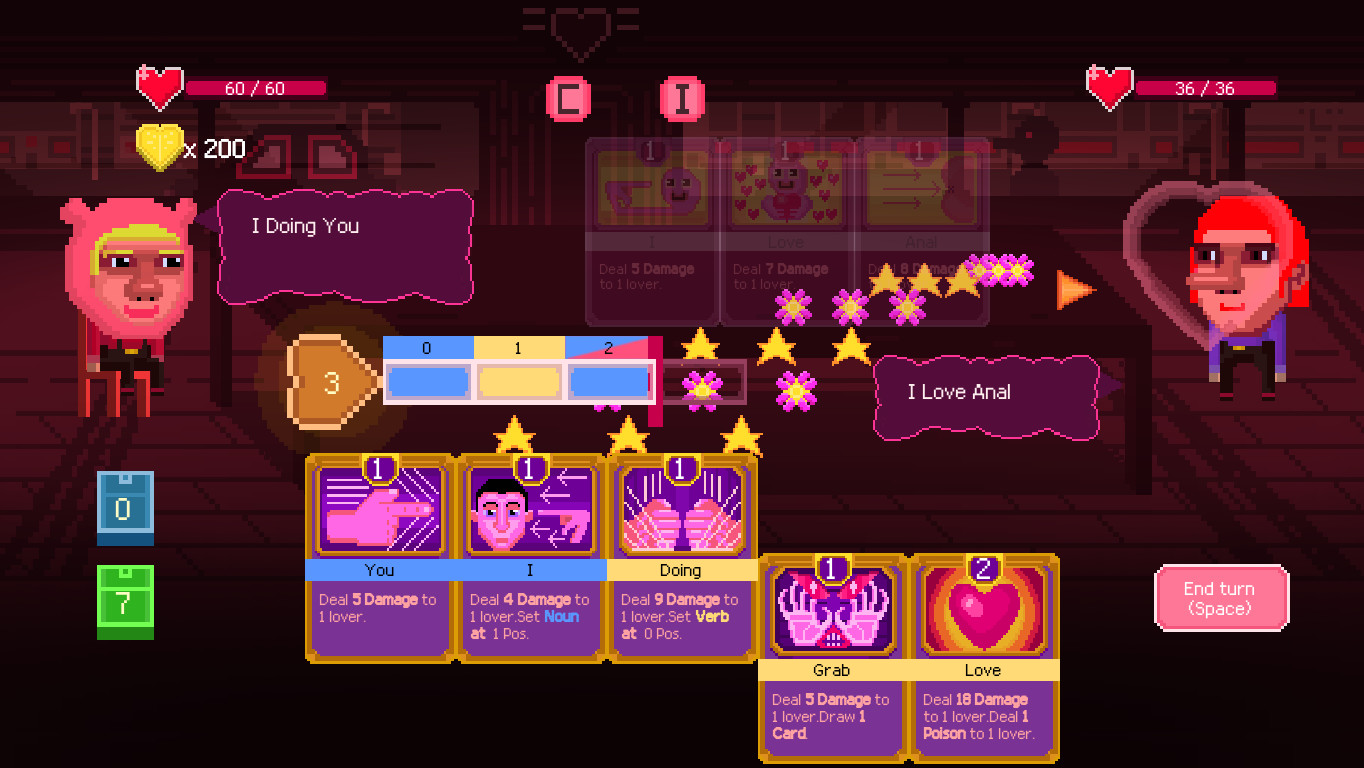Click the letter C tile at top
Viewport: 1364px width, 768px height.
click(x=568, y=99)
